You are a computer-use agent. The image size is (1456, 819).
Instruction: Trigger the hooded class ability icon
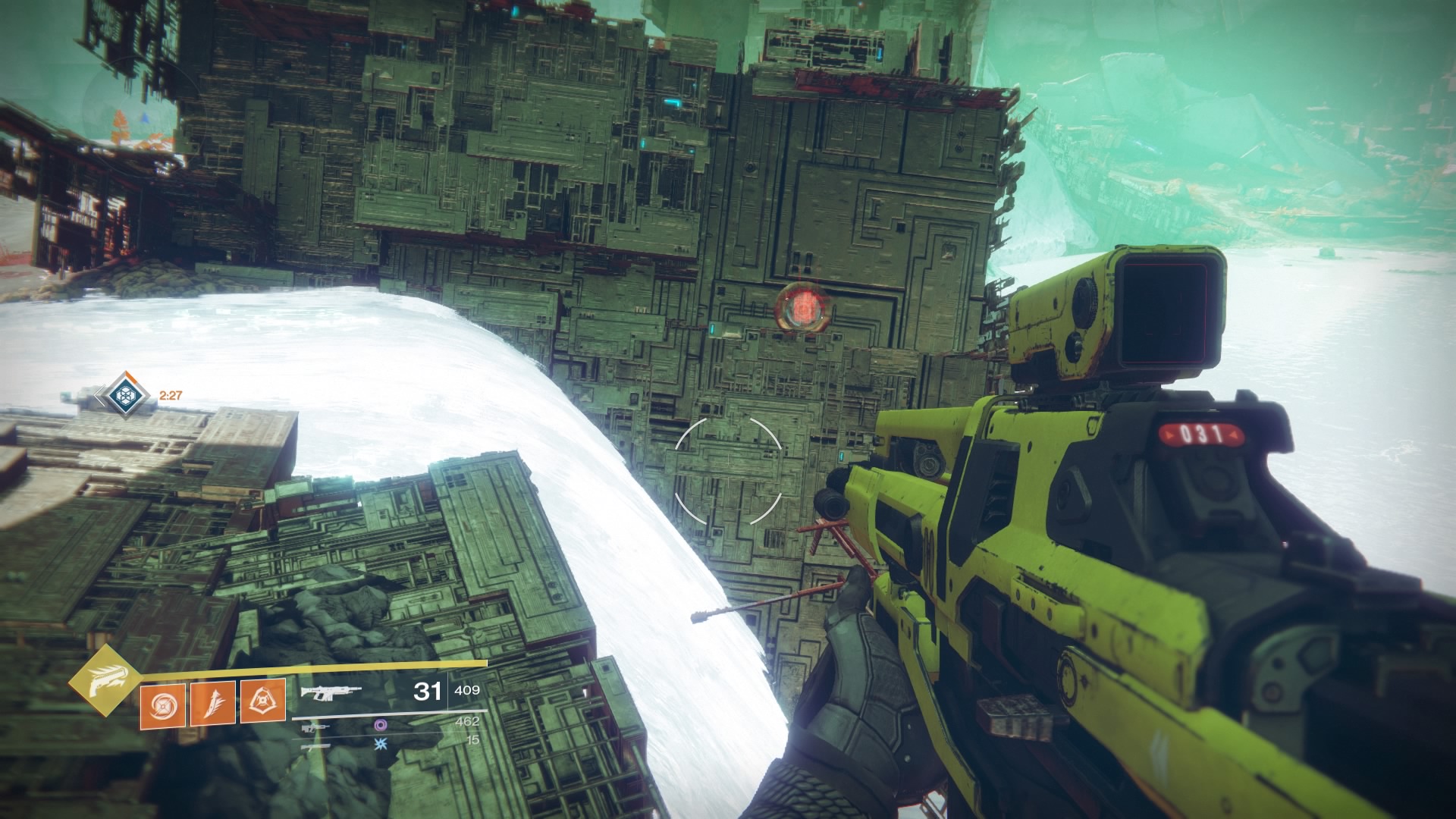click(262, 701)
